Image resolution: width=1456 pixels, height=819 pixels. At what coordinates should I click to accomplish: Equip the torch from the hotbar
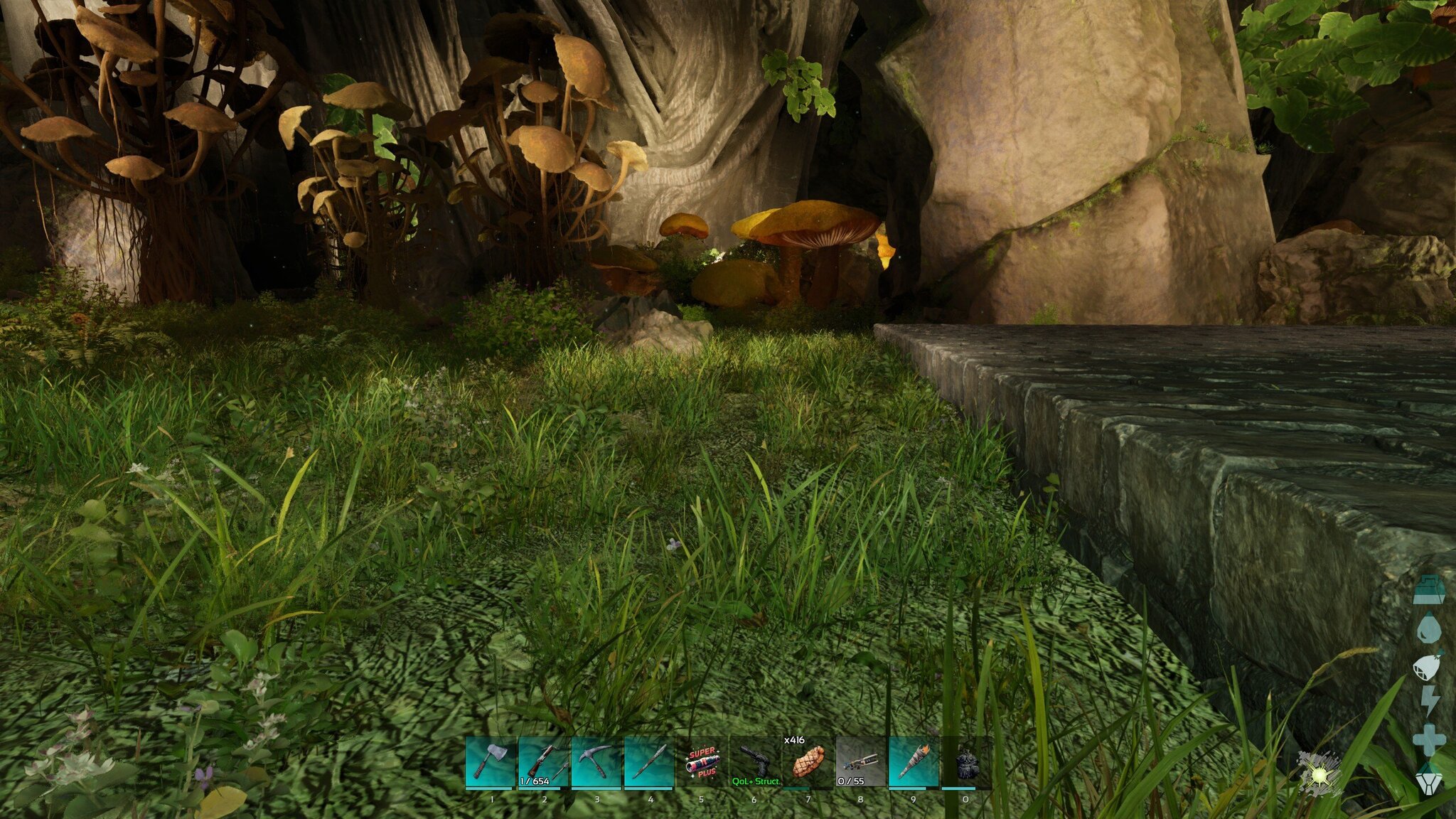point(914,762)
